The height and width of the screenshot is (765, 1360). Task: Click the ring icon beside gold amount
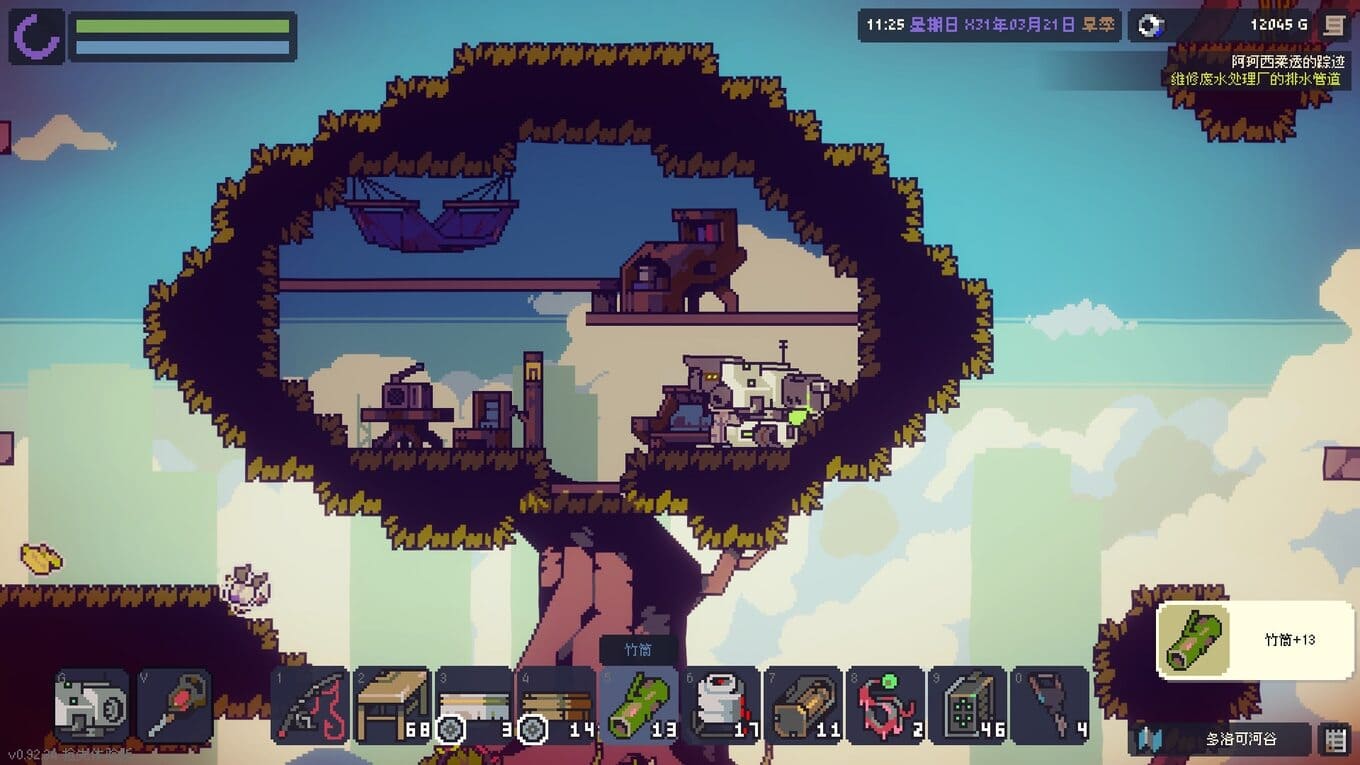[1152, 25]
